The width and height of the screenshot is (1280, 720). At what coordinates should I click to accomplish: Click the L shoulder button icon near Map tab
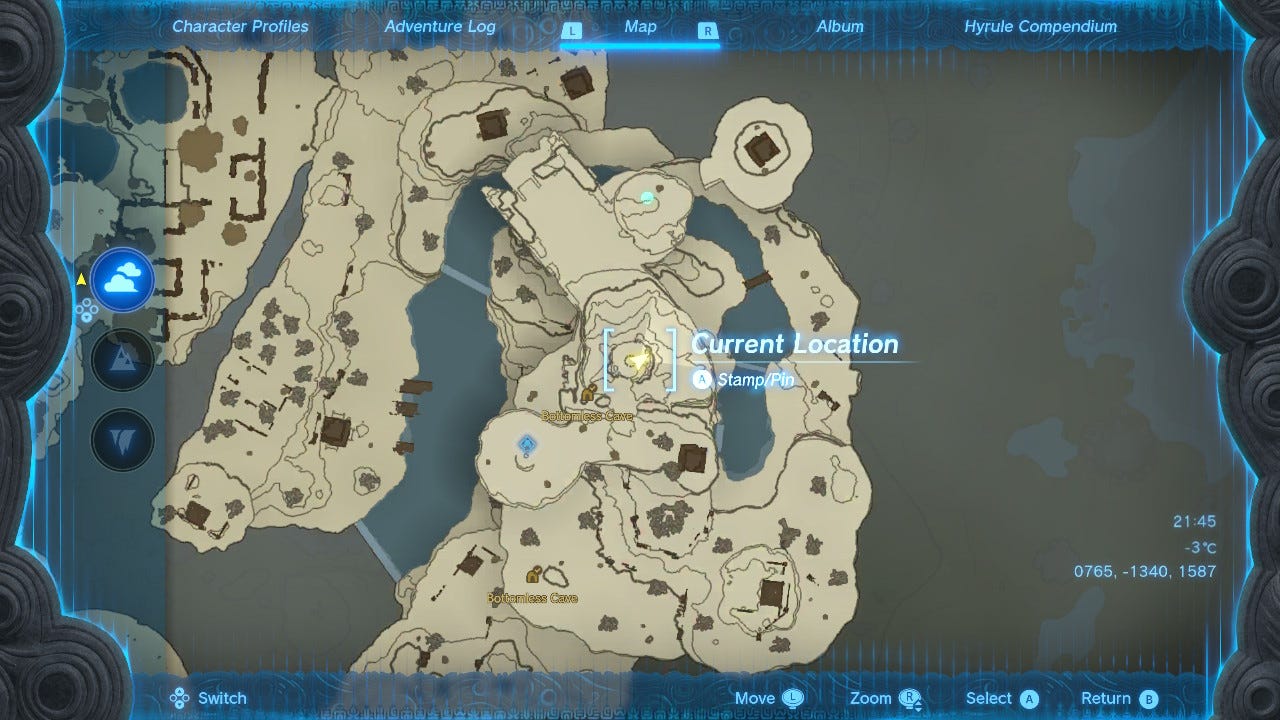coord(572,31)
